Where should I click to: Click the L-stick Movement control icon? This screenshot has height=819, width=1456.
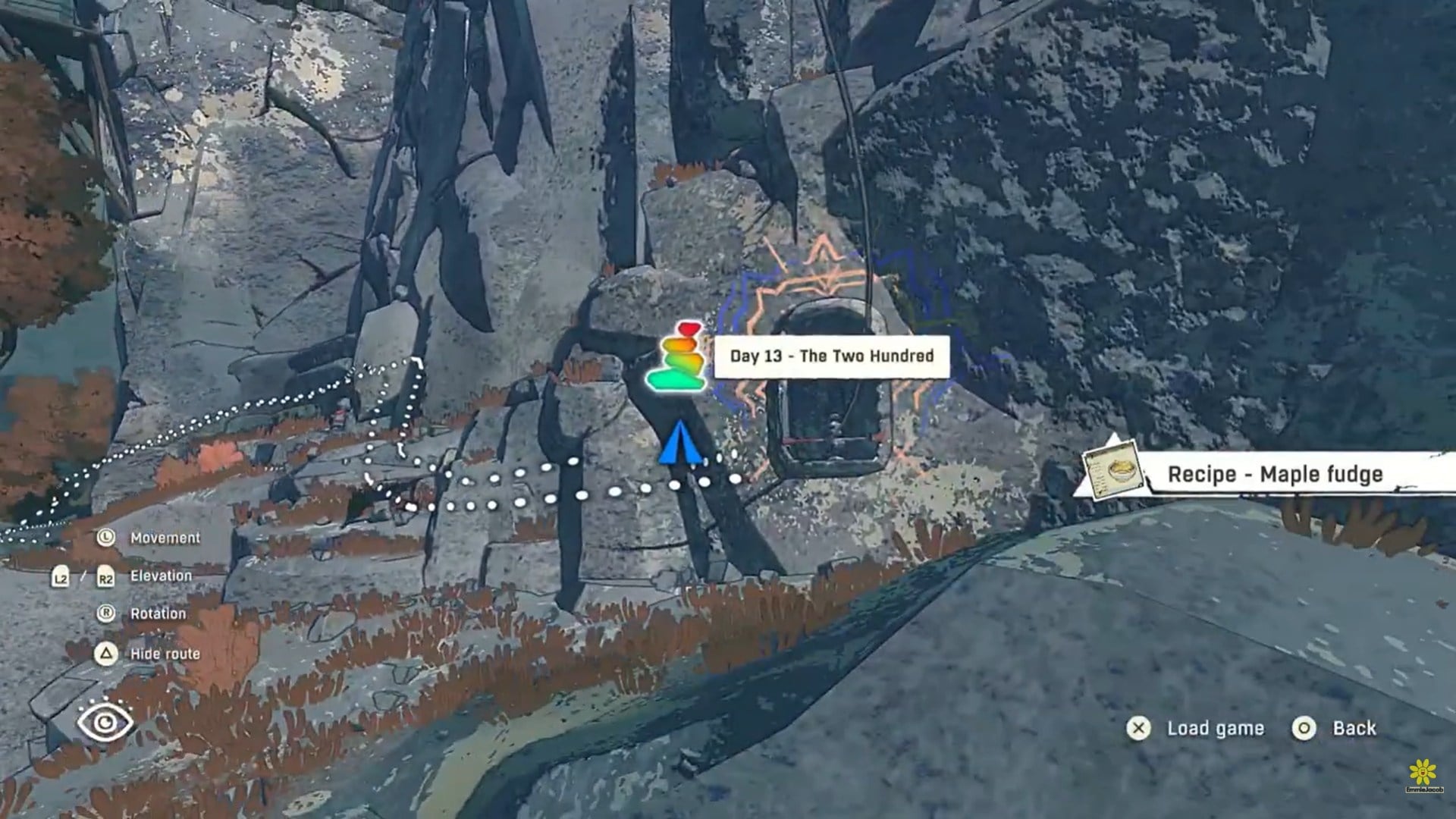105,538
